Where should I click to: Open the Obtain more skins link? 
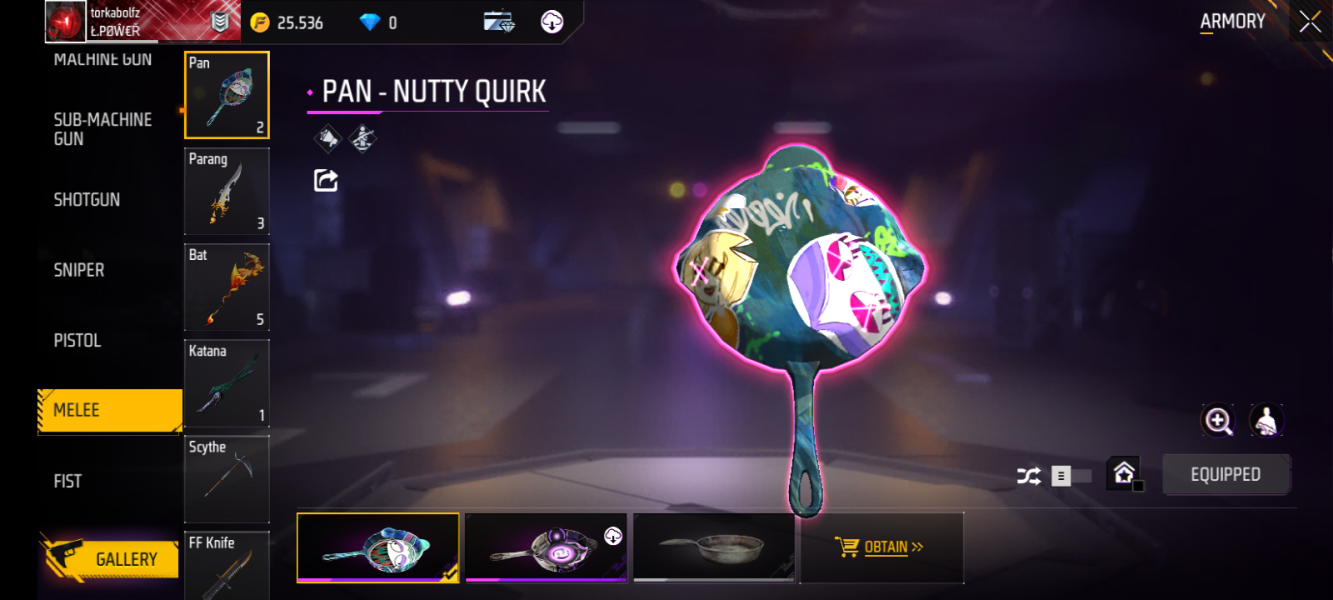[x=882, y=547]
